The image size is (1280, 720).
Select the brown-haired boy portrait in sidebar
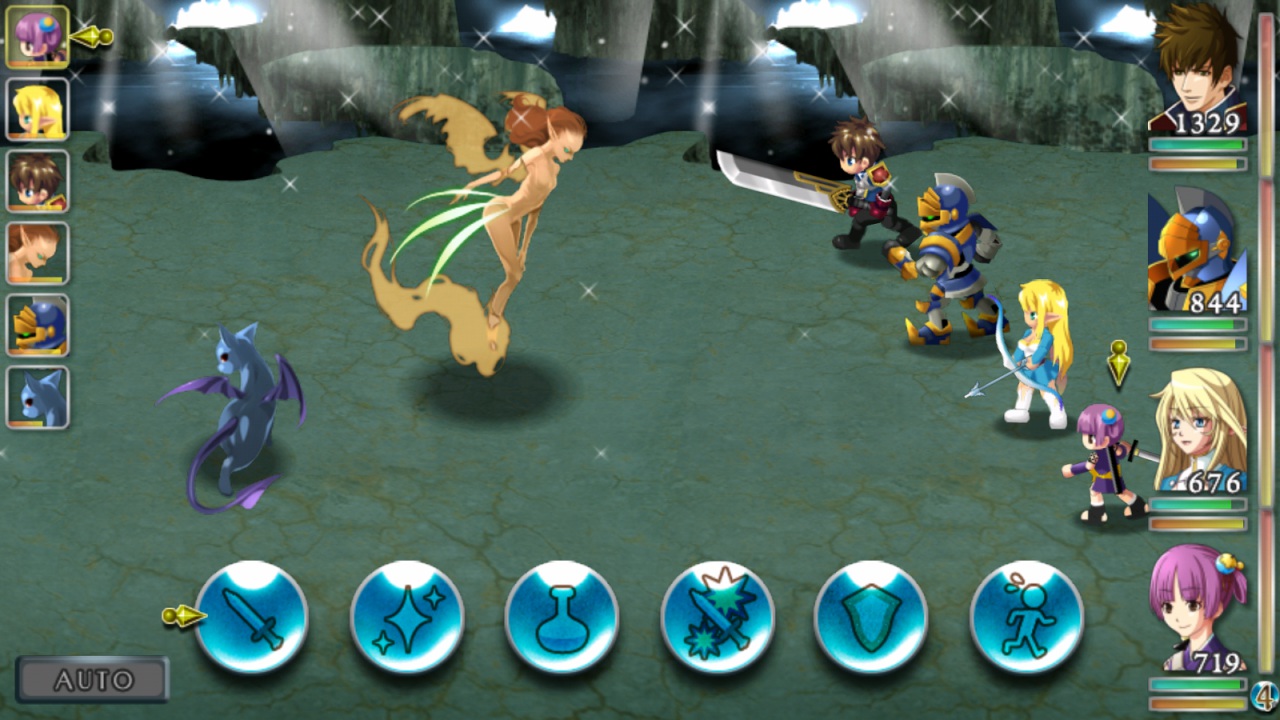(x=36, y=180)
